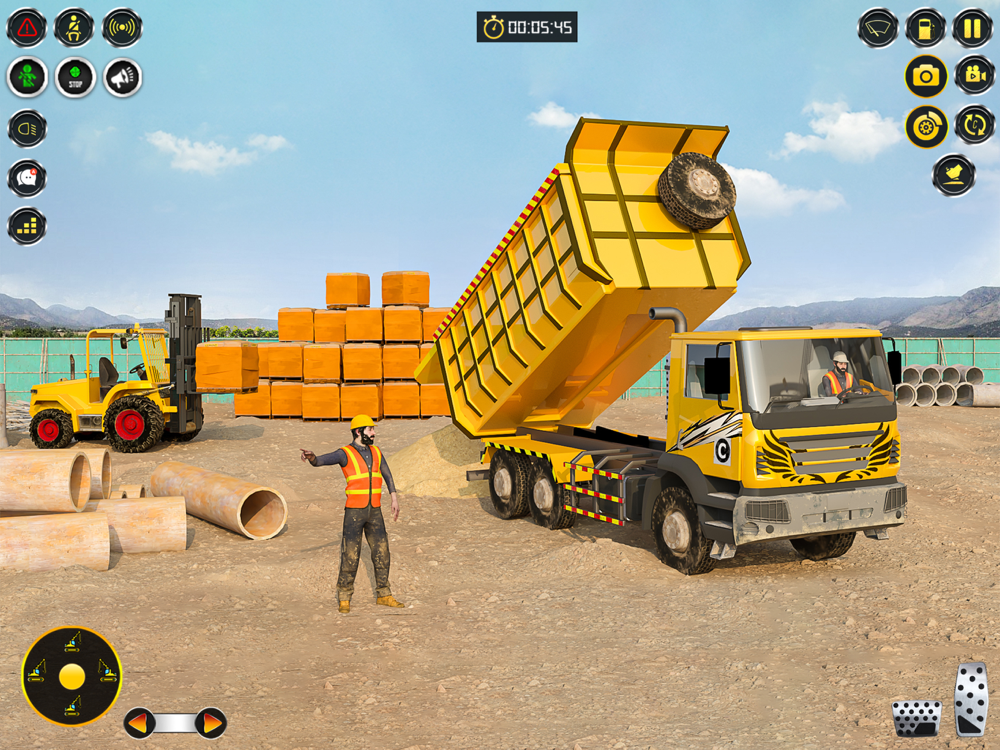Open the yellow stacked bars icon
This screenshot has width=1000, height=750.
click(x=27, y=226)
